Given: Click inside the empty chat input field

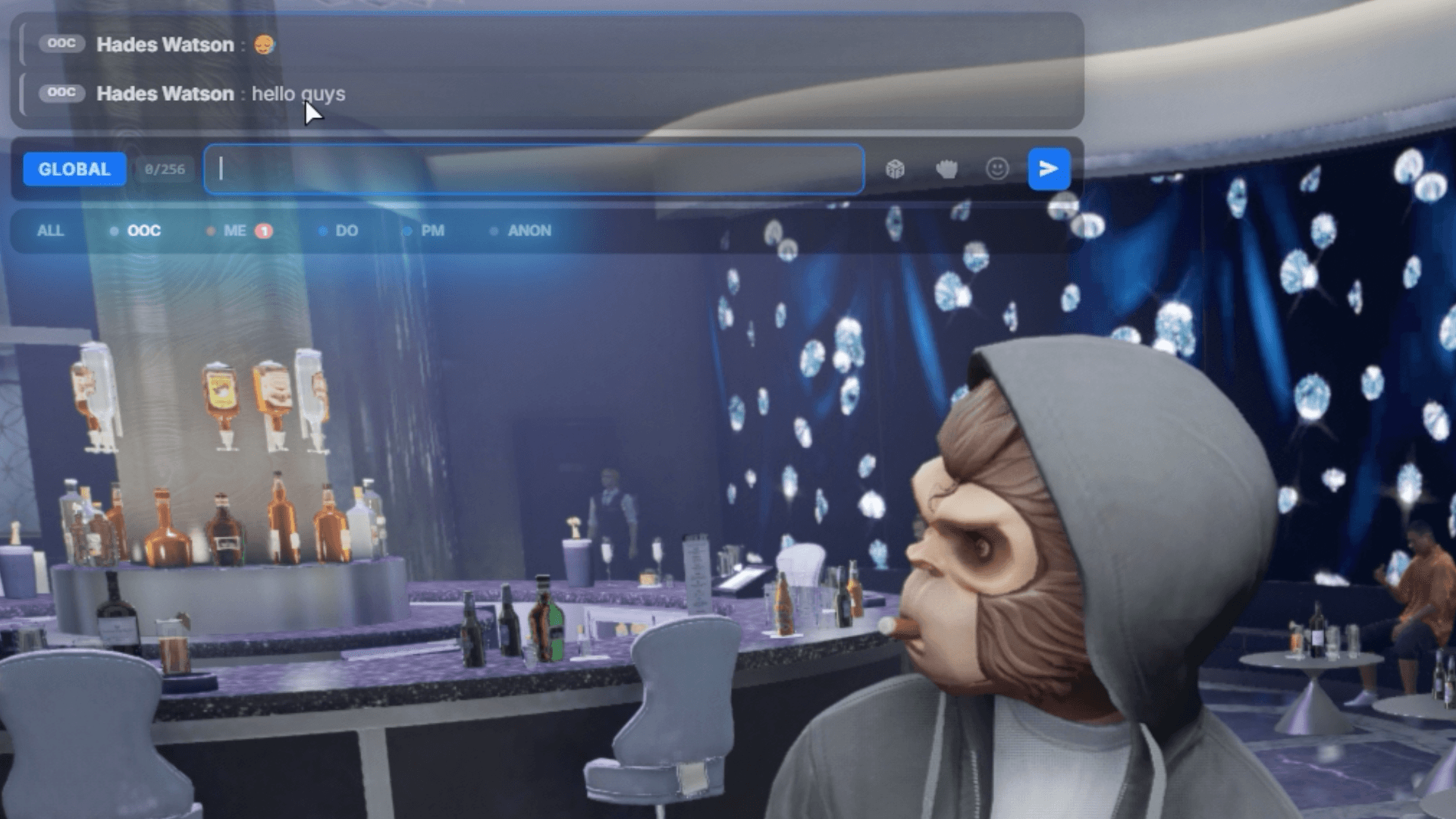Looking at the screenshot, I should coord(531,170).
